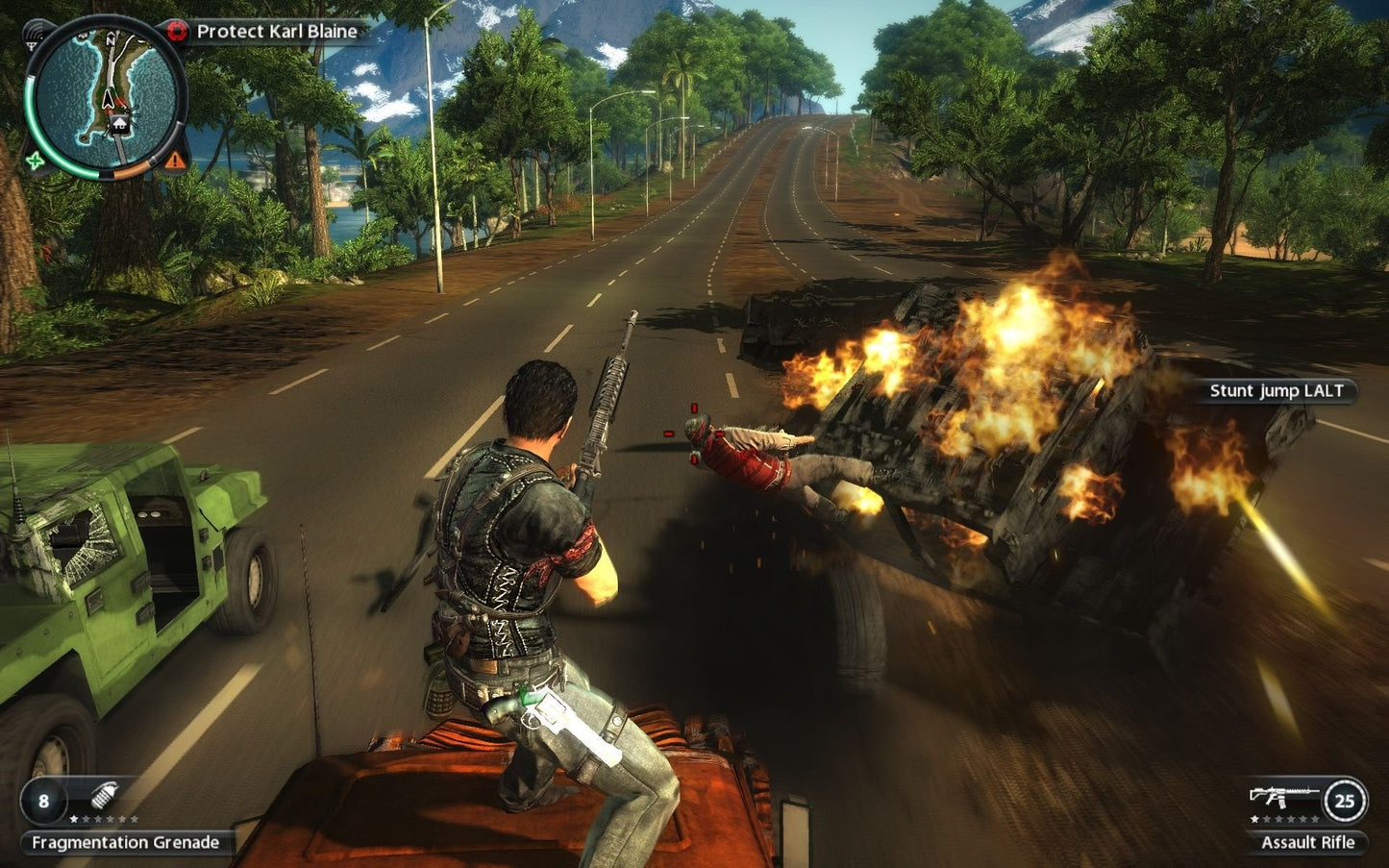Click the grenade count showing 8
This screenshot has width=1389, height=868.
click(43, 801)
